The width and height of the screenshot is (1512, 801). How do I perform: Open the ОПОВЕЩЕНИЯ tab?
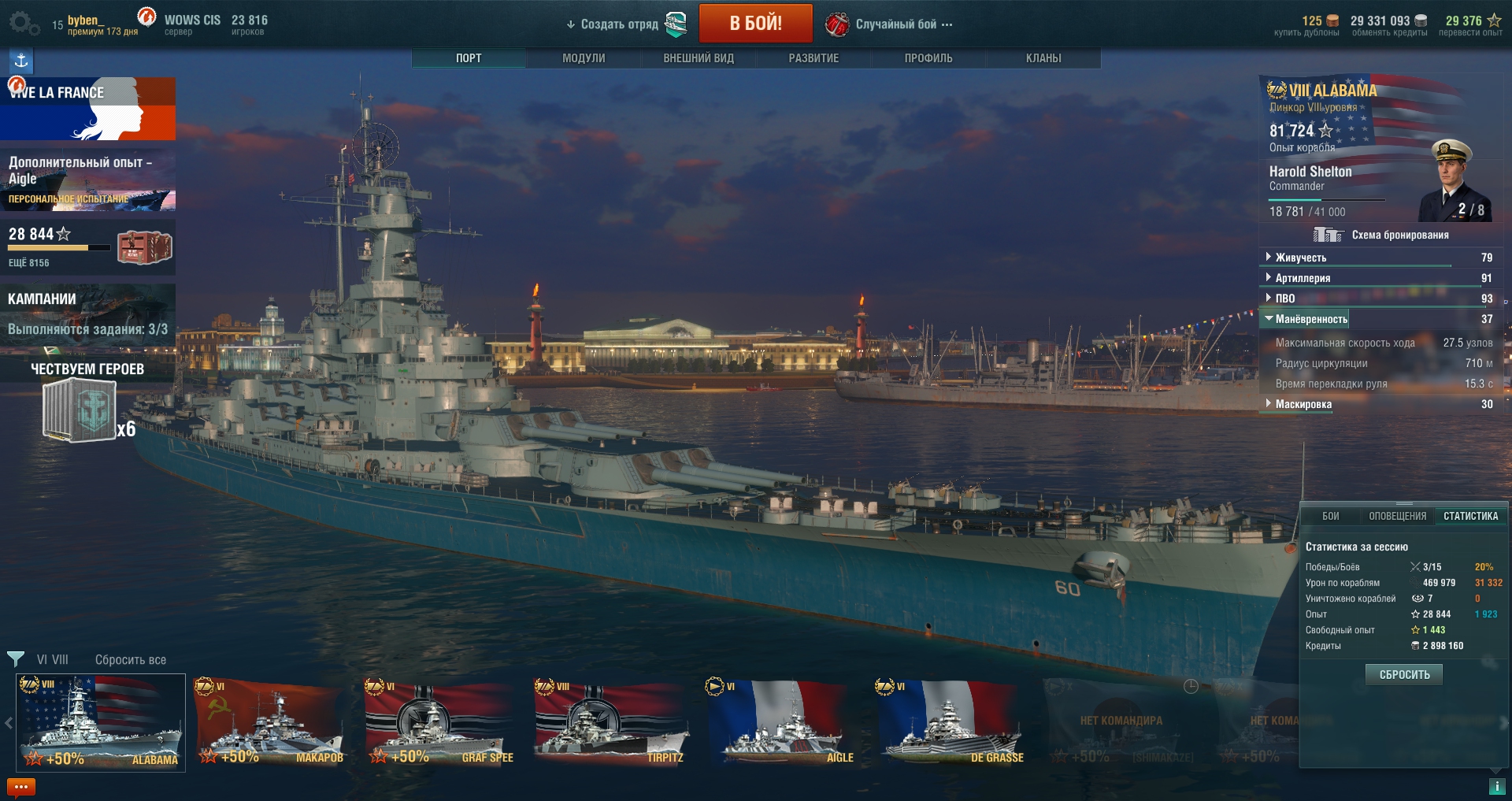1397,517
